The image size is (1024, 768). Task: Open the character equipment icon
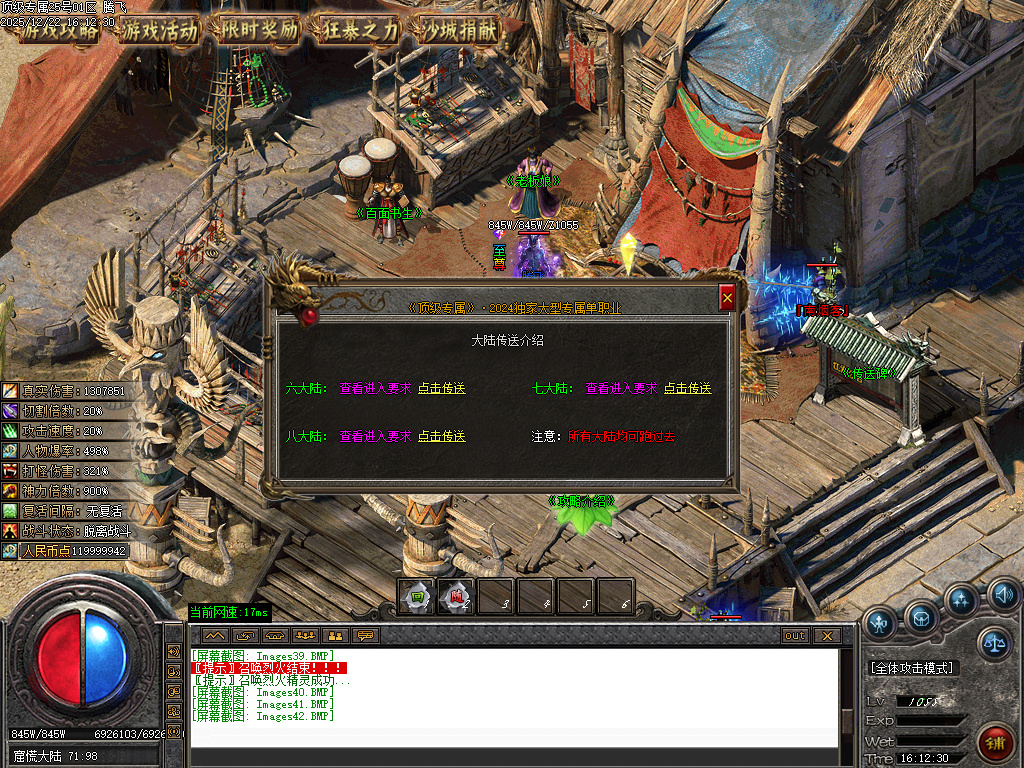point(880,623)
